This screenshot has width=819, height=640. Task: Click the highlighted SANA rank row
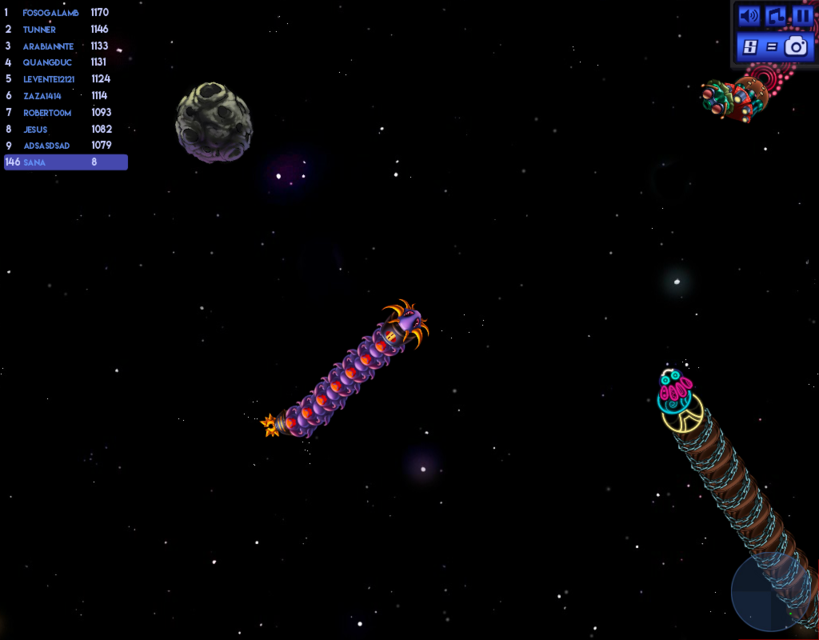66,162
